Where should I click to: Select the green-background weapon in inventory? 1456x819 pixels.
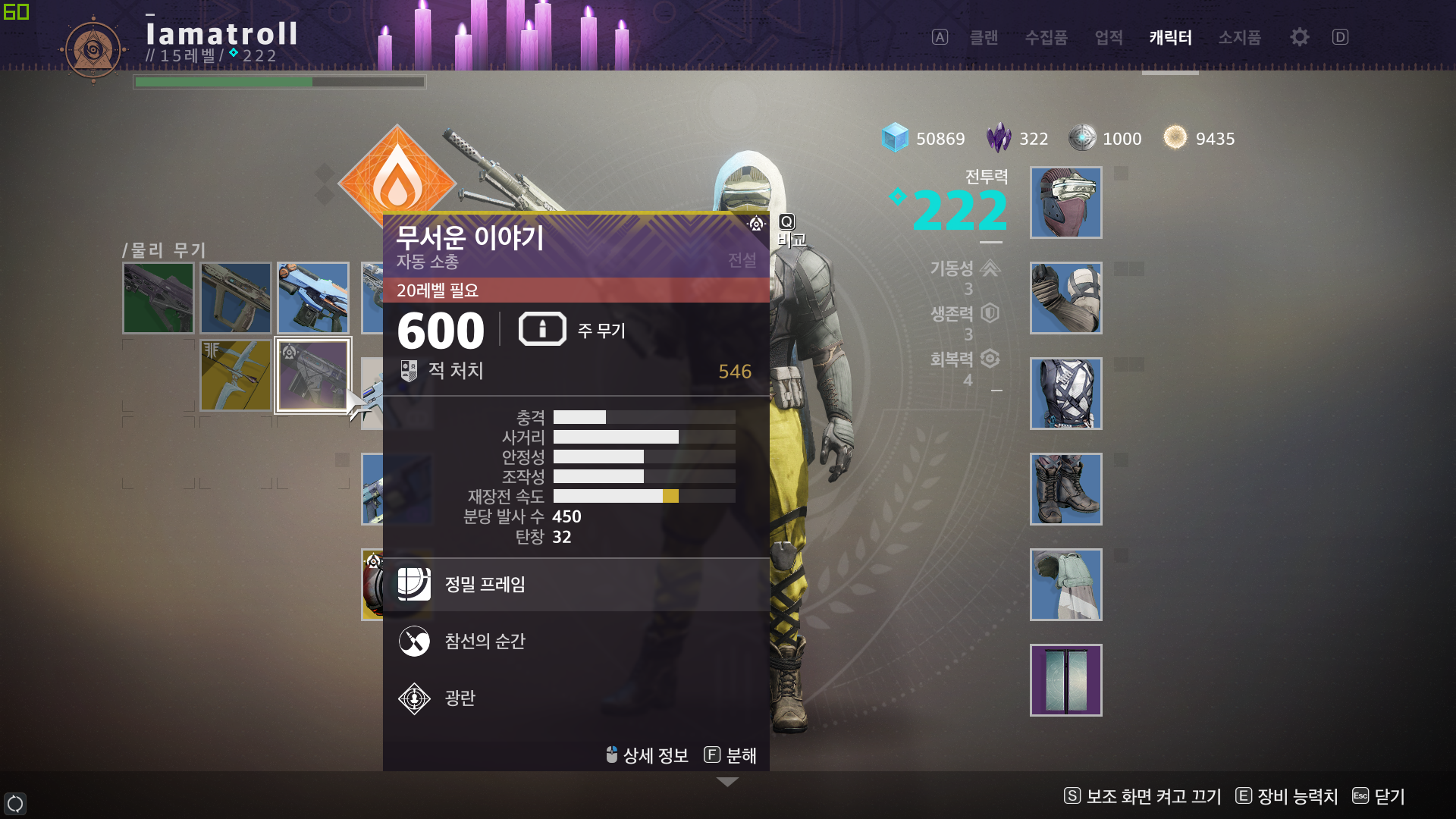(158, 298)
